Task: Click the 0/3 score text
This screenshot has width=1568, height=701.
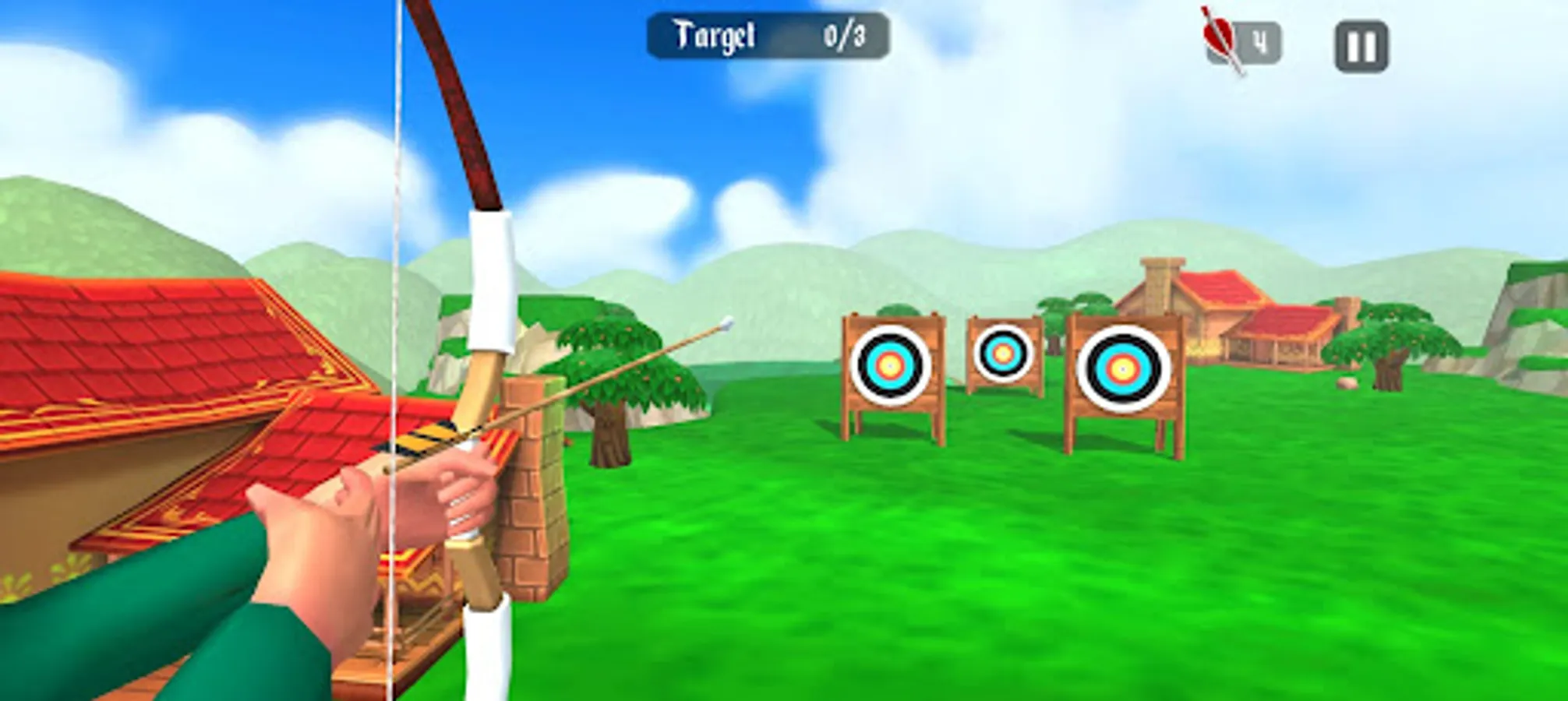Action: pyautogui.click(x=846, y=33)
